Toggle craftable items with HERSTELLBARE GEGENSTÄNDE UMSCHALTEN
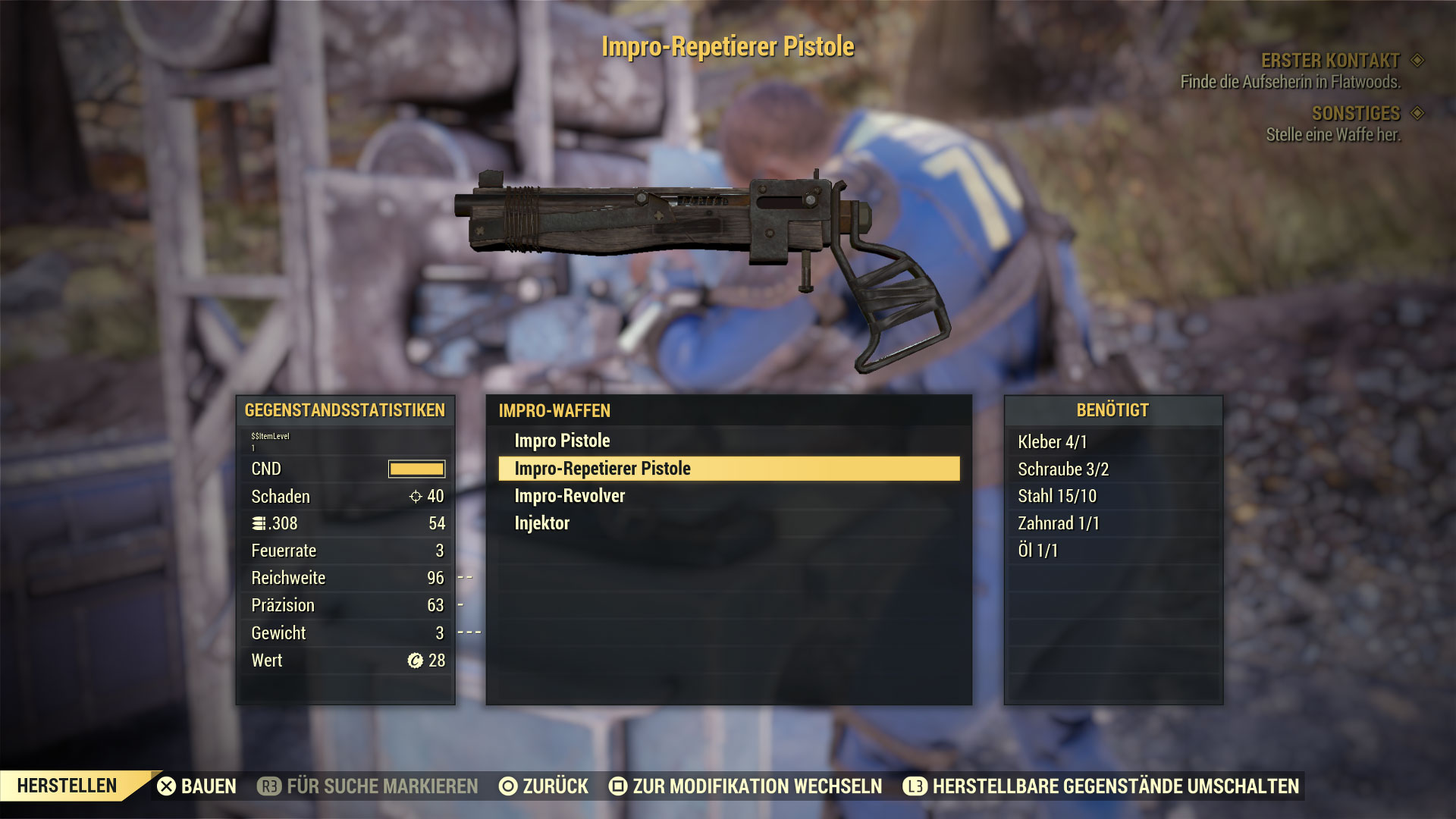1456x819 pixels. (x=1101, y=786)
